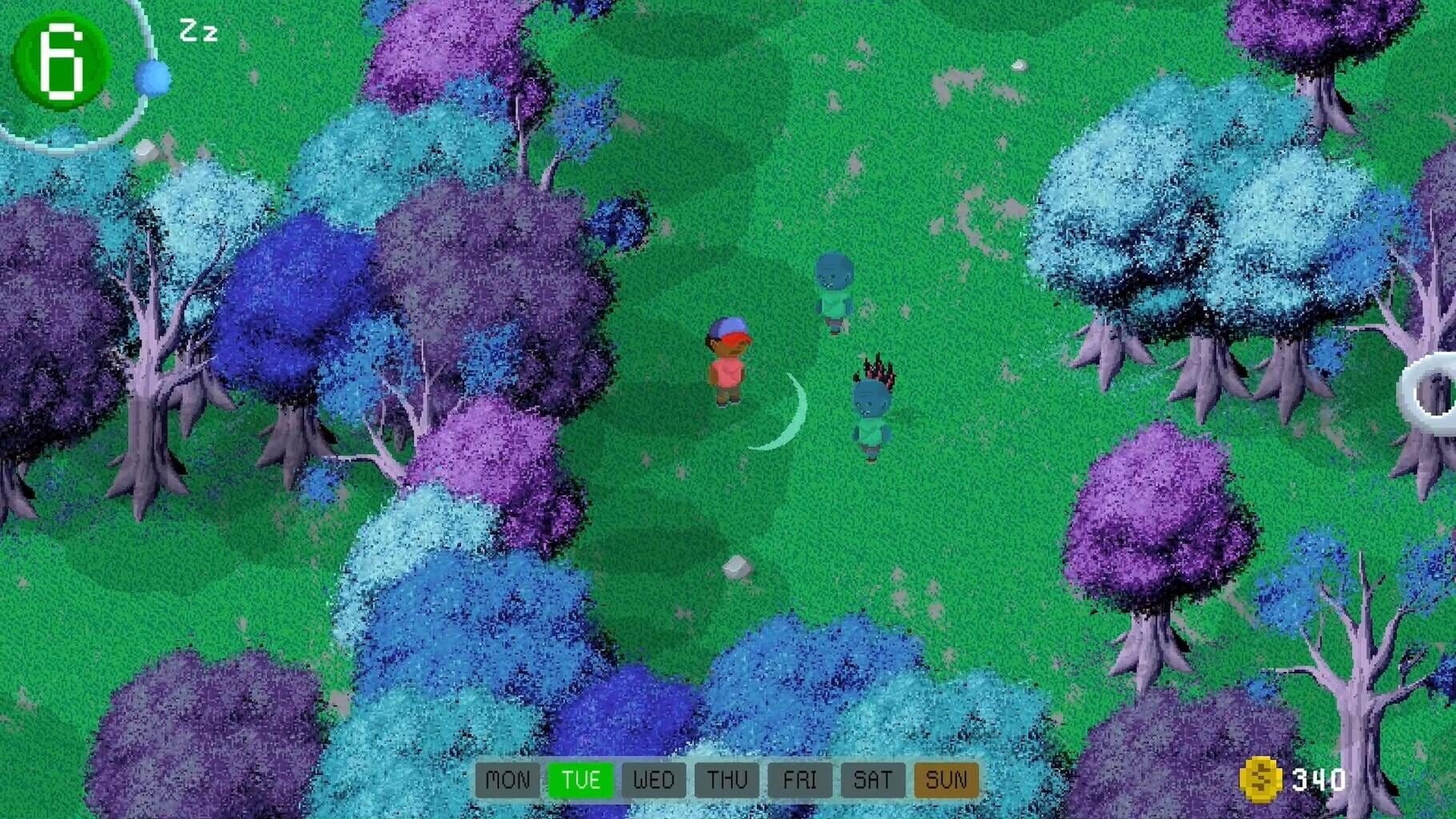The image size is (1456, 819).
Task: Click the blue orb on the timer ring
Action: tap(155, 78)
